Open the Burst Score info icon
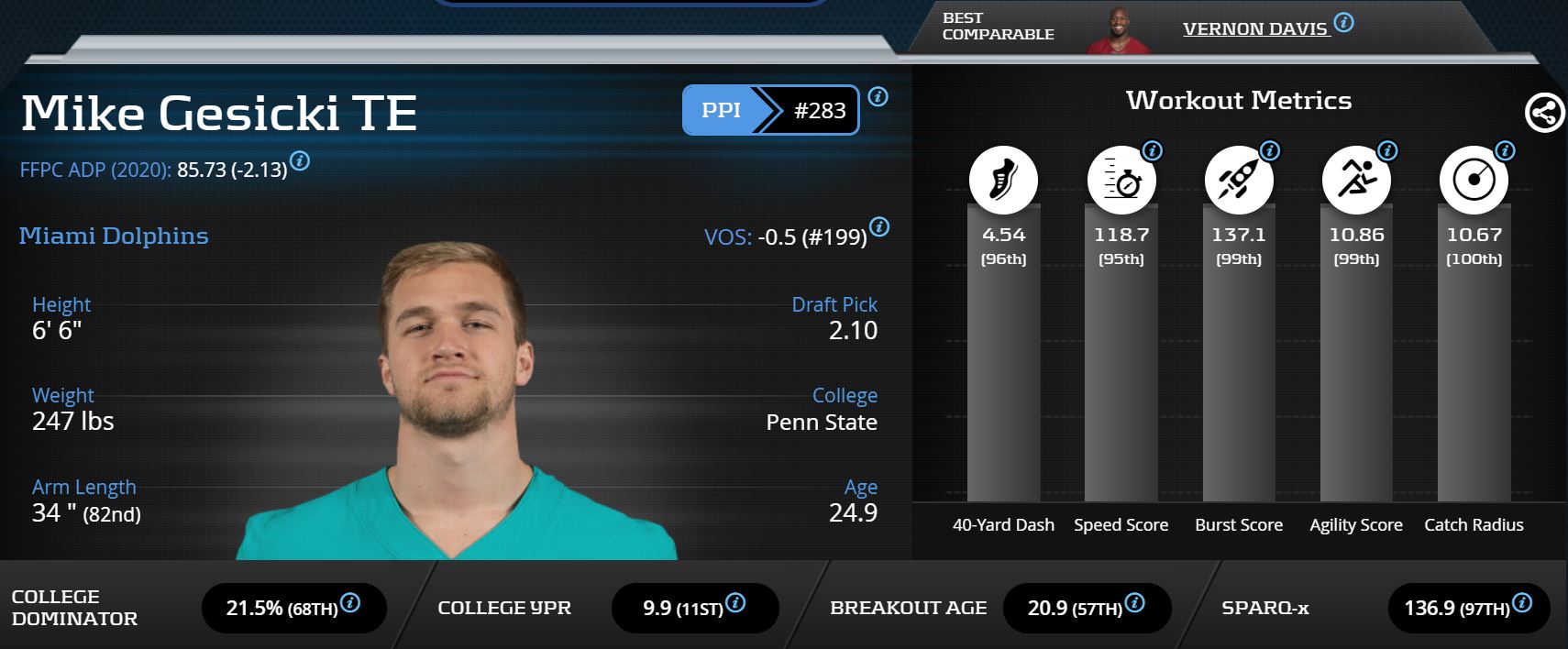 (x=1269, y=150)
